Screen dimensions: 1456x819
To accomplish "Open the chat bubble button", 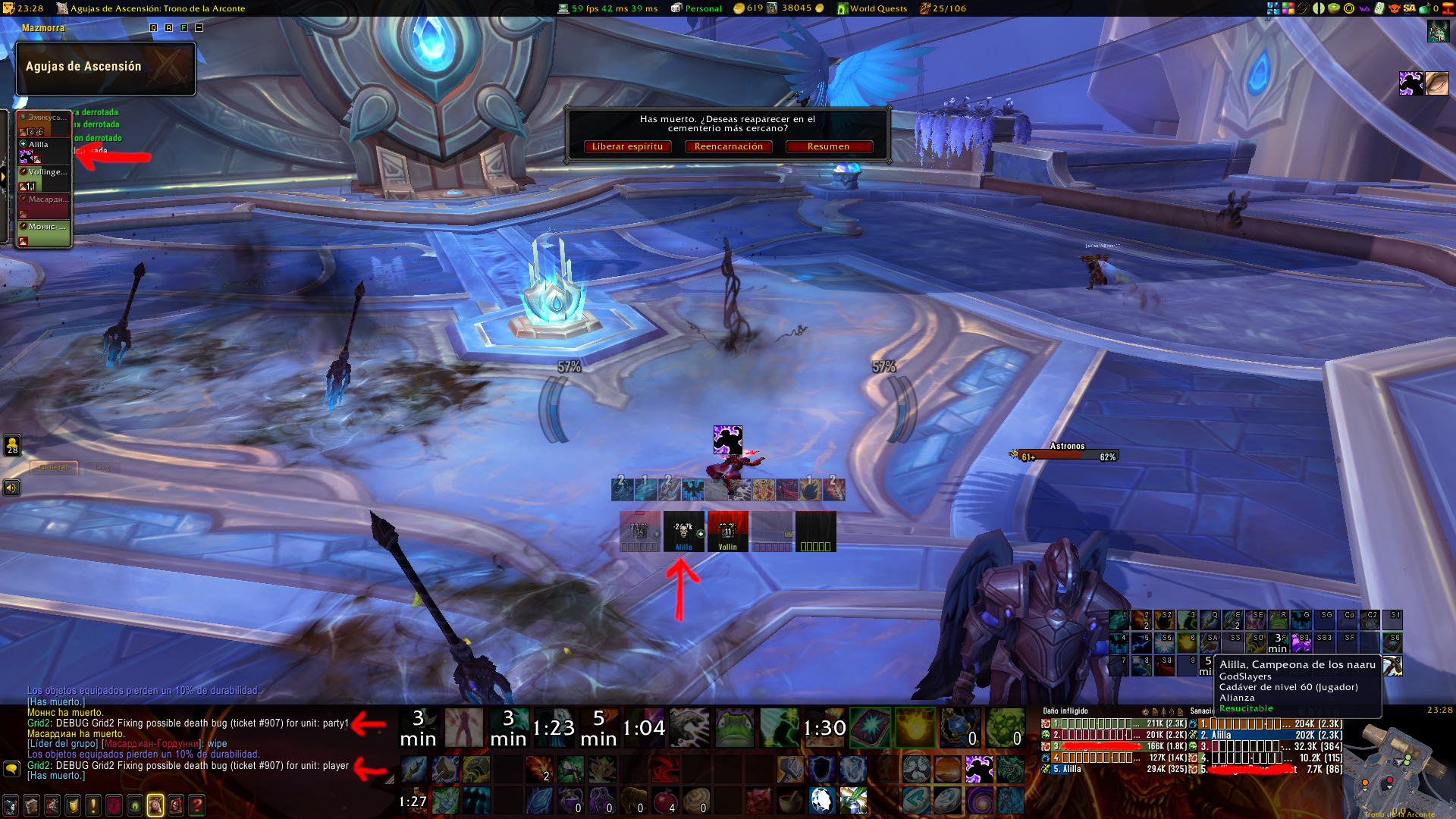I will click(x=11, y=769).
